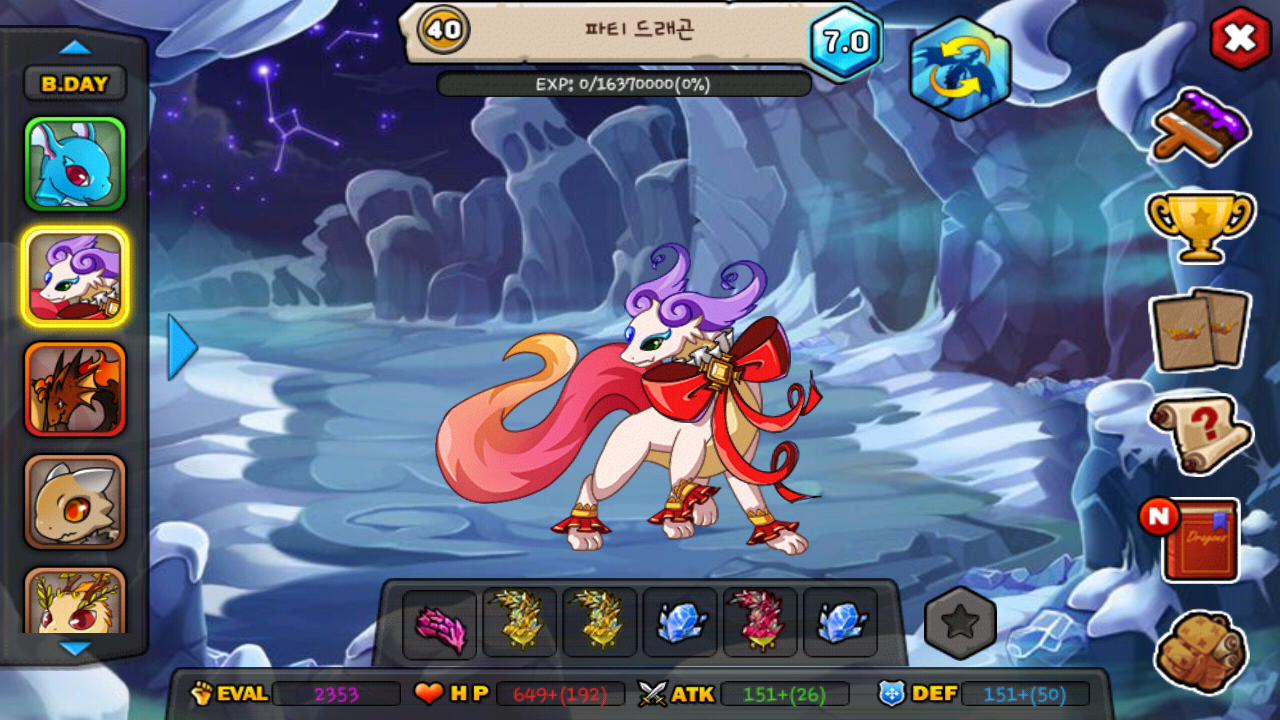Screen dimensions: 1280x720
Task: Select the purple-haired party dragon portrait
Action: (75, 277)
